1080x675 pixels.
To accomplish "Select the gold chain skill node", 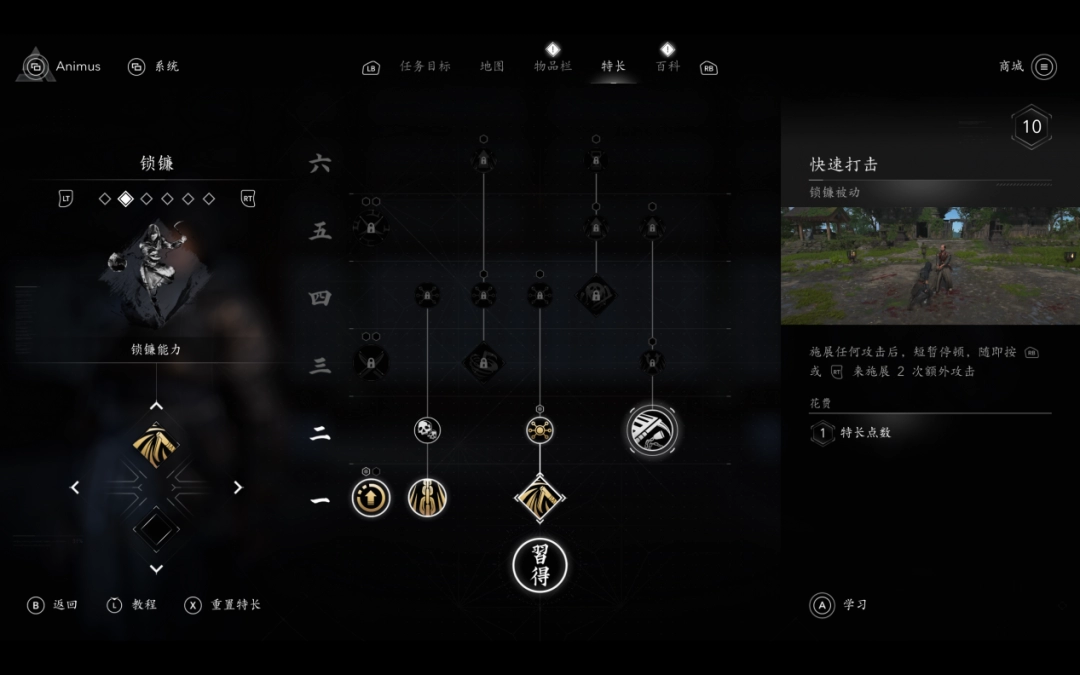I will [427, 497].
